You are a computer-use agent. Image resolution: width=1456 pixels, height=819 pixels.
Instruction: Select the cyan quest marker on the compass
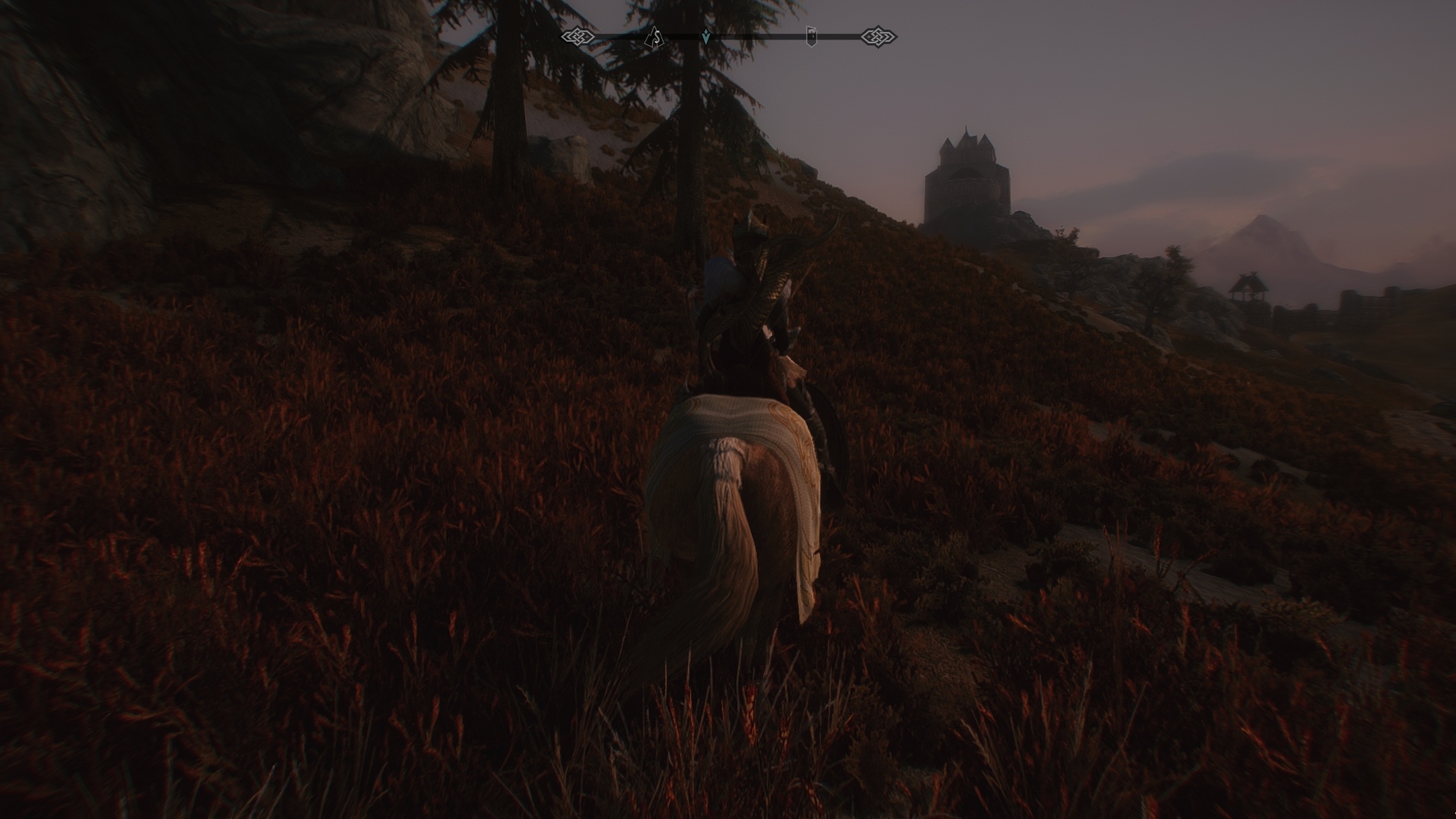[705, 36]
